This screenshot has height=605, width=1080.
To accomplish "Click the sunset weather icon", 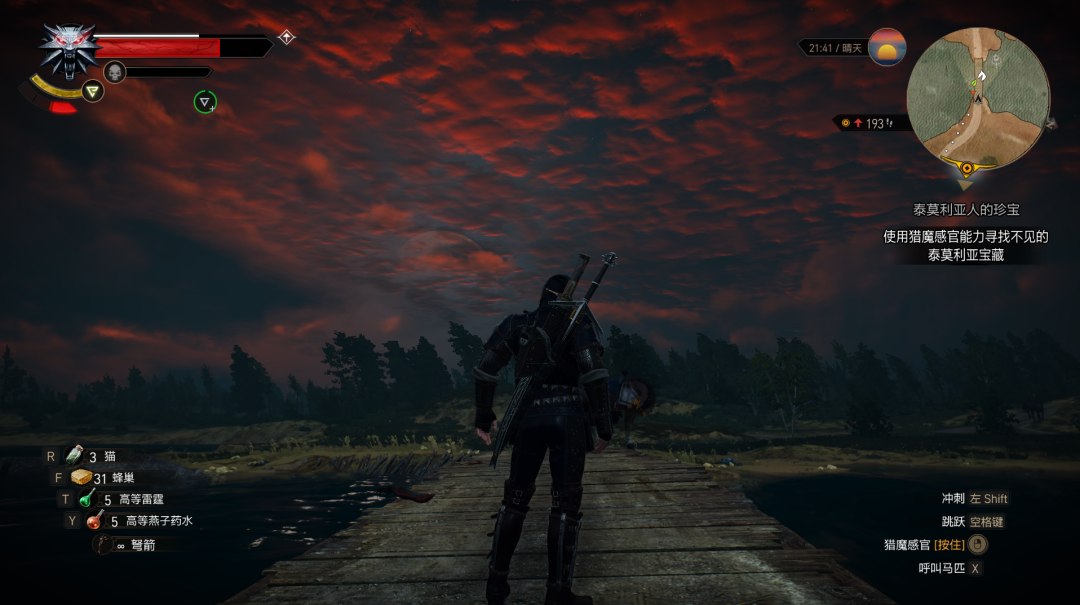I will [x=887, y=47].
